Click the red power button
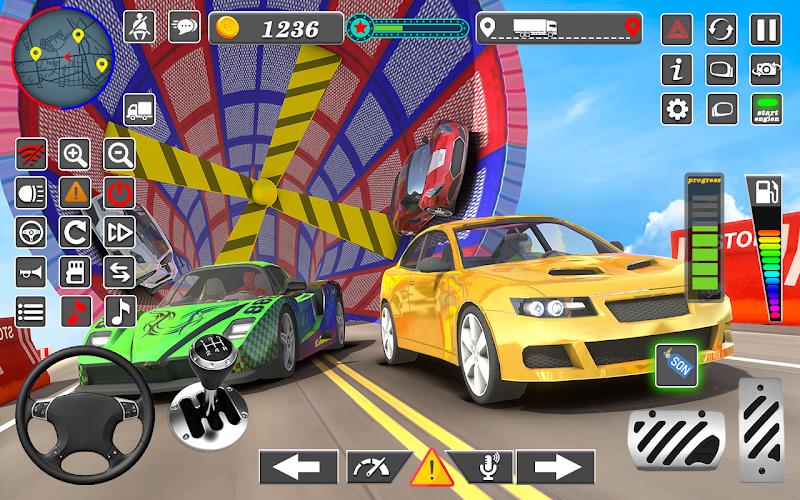This screenshot has width=800, height=500. pyautogui.click(x=120, y=192)
